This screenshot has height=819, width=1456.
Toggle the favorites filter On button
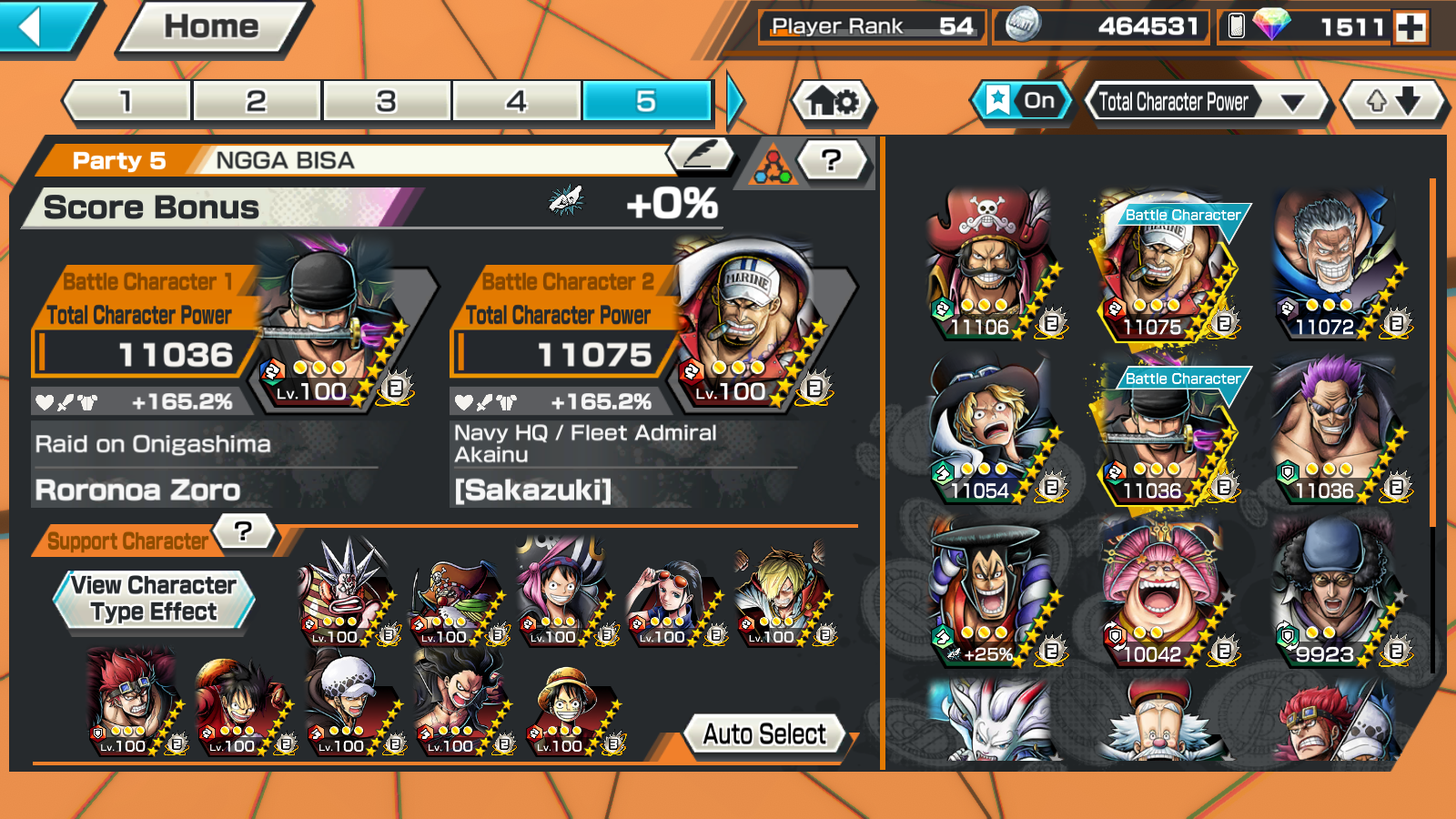click(1021, 101)
